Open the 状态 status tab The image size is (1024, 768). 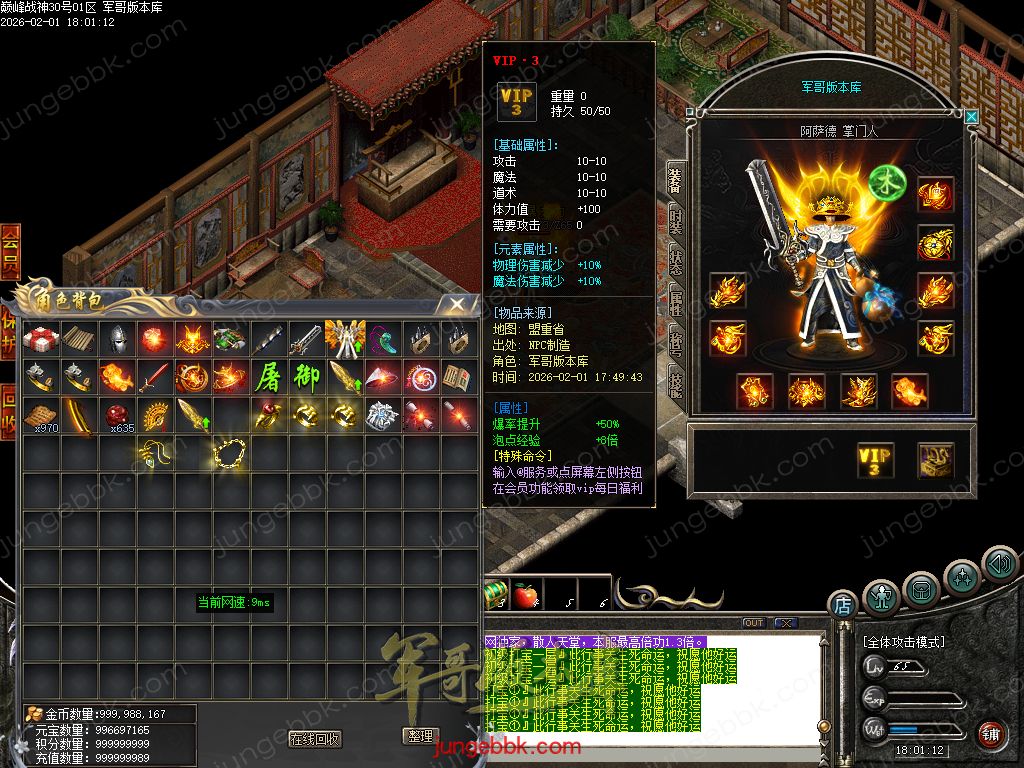pos(676,263)
